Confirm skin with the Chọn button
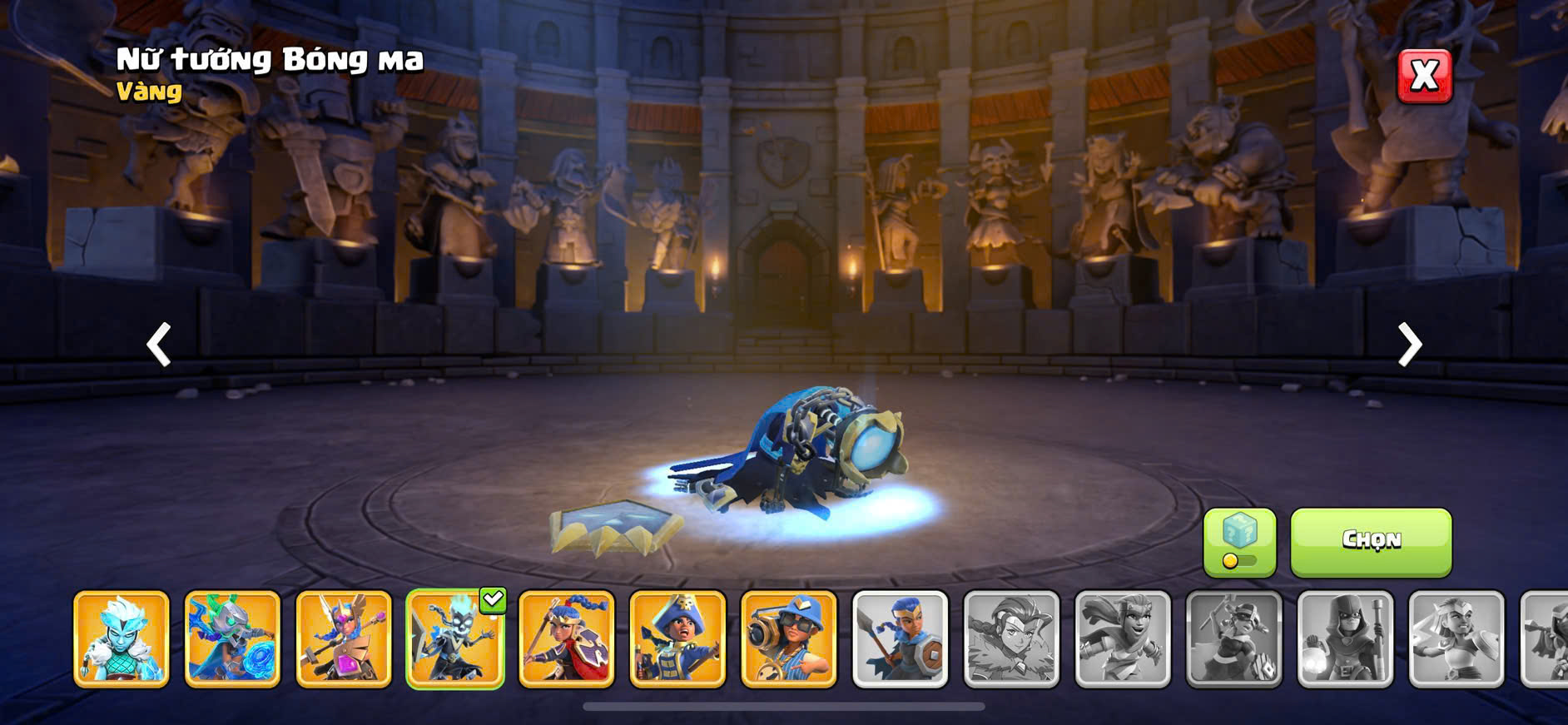This screenshot has height=725, width=1568. coord(1371,542)
